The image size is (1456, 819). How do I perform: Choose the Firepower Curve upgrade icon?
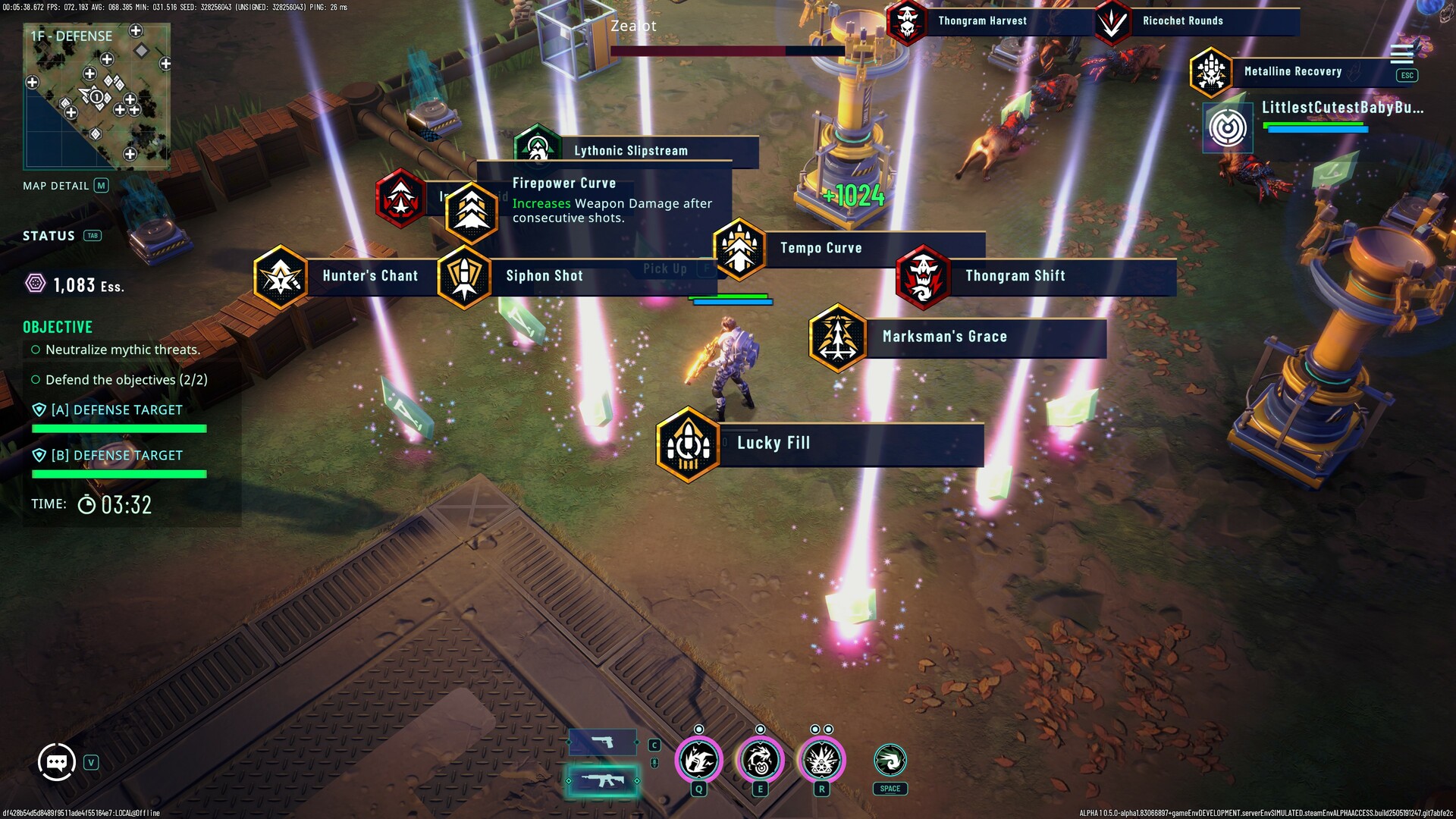[x=472, y=212]
